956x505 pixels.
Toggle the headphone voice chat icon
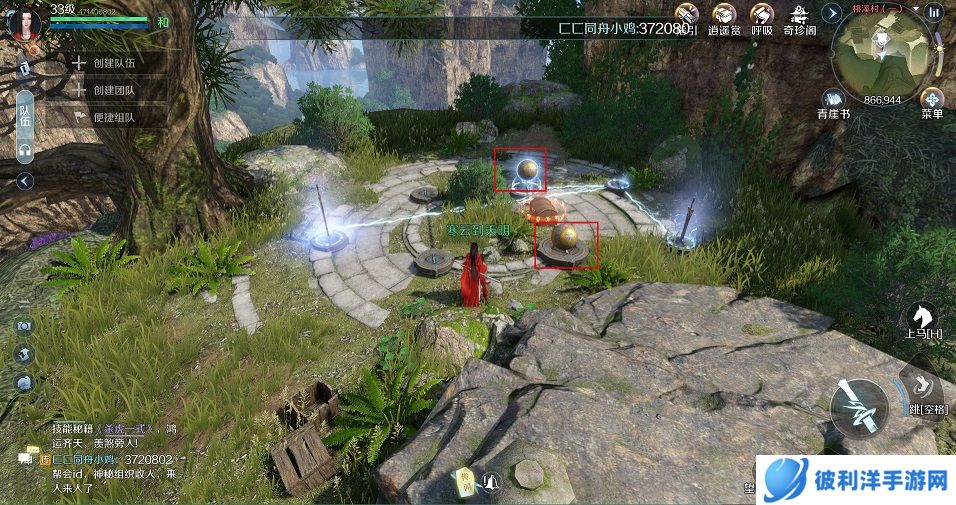click(25, 150)
